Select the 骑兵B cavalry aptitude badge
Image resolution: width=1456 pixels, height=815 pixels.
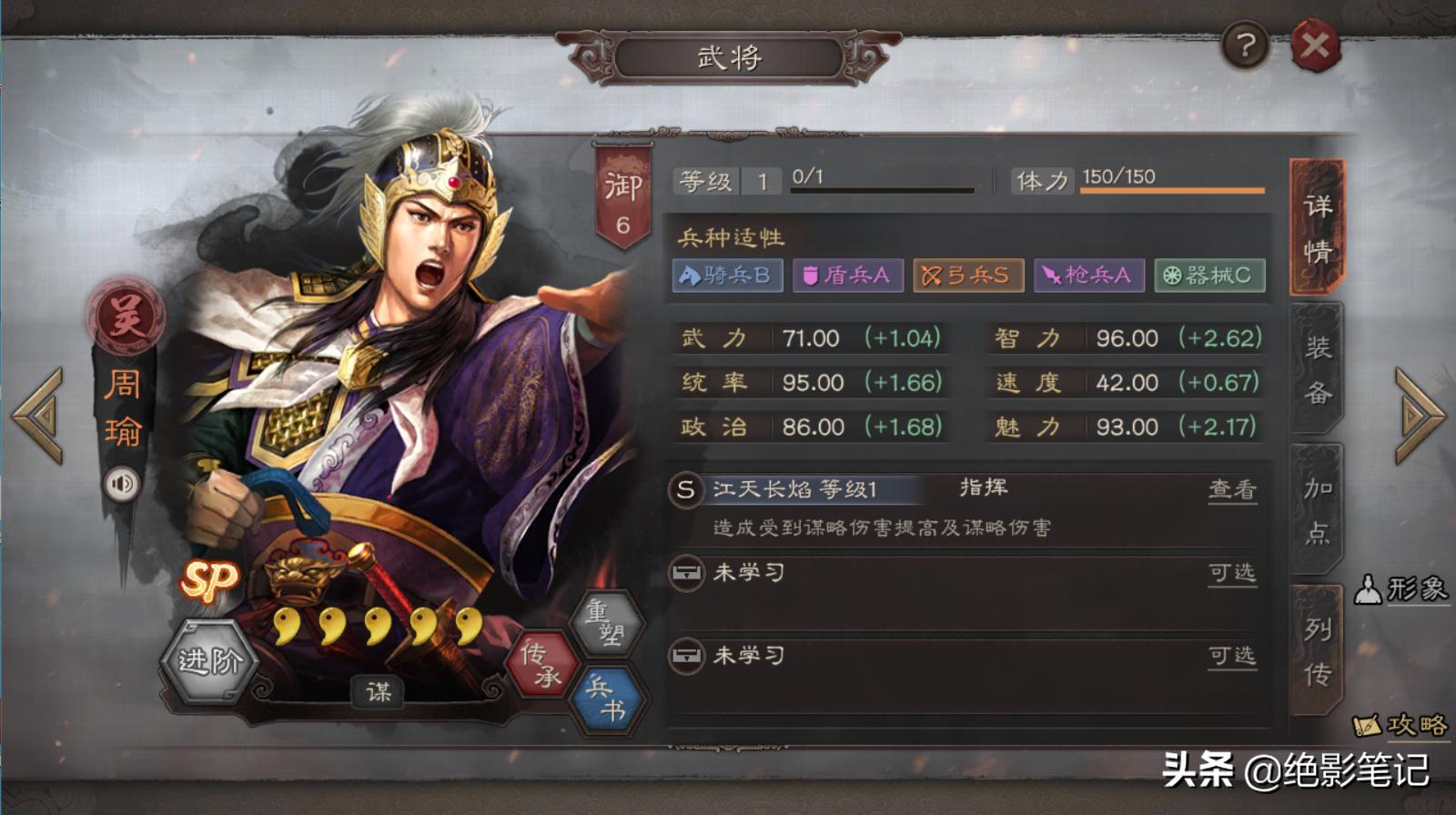728,275
